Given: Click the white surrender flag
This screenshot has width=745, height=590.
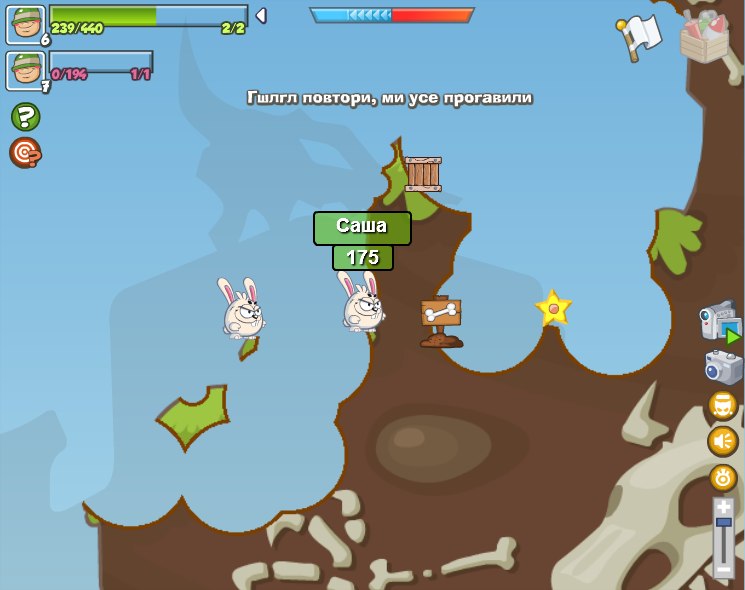Looking at the screenshot, I should 640,36.
